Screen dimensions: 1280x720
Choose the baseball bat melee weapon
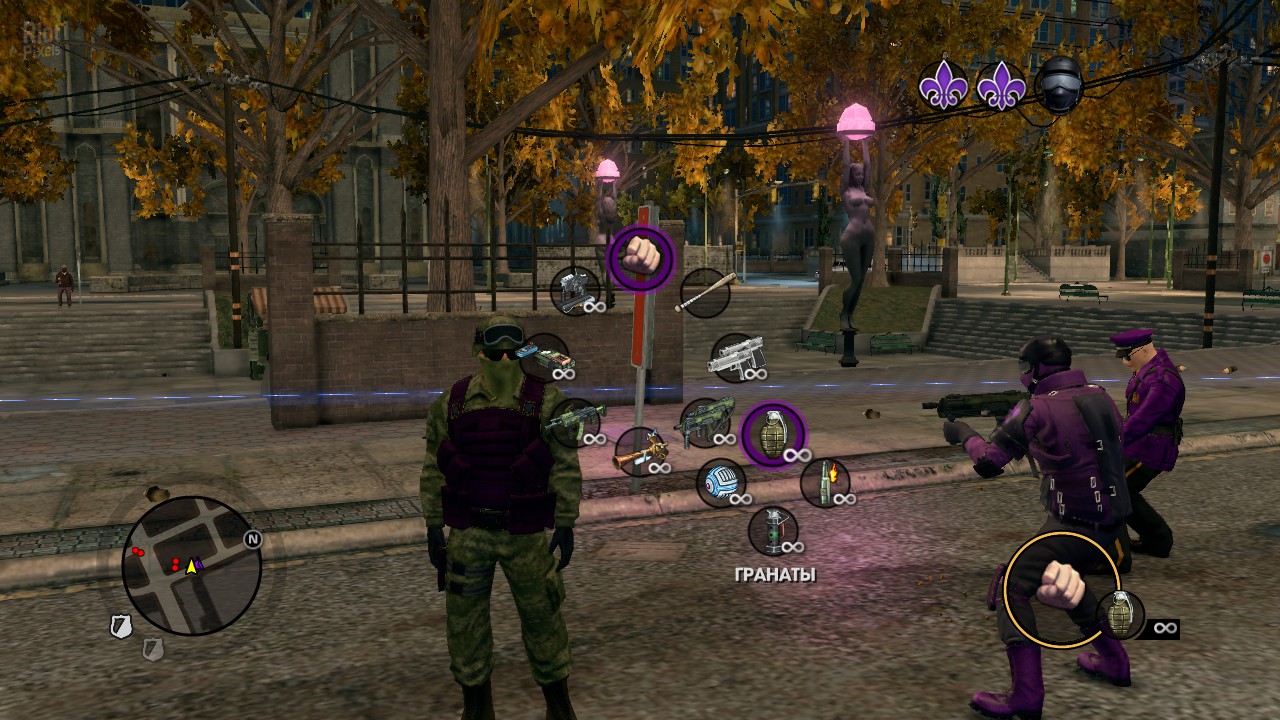click(x=705, y=293)
